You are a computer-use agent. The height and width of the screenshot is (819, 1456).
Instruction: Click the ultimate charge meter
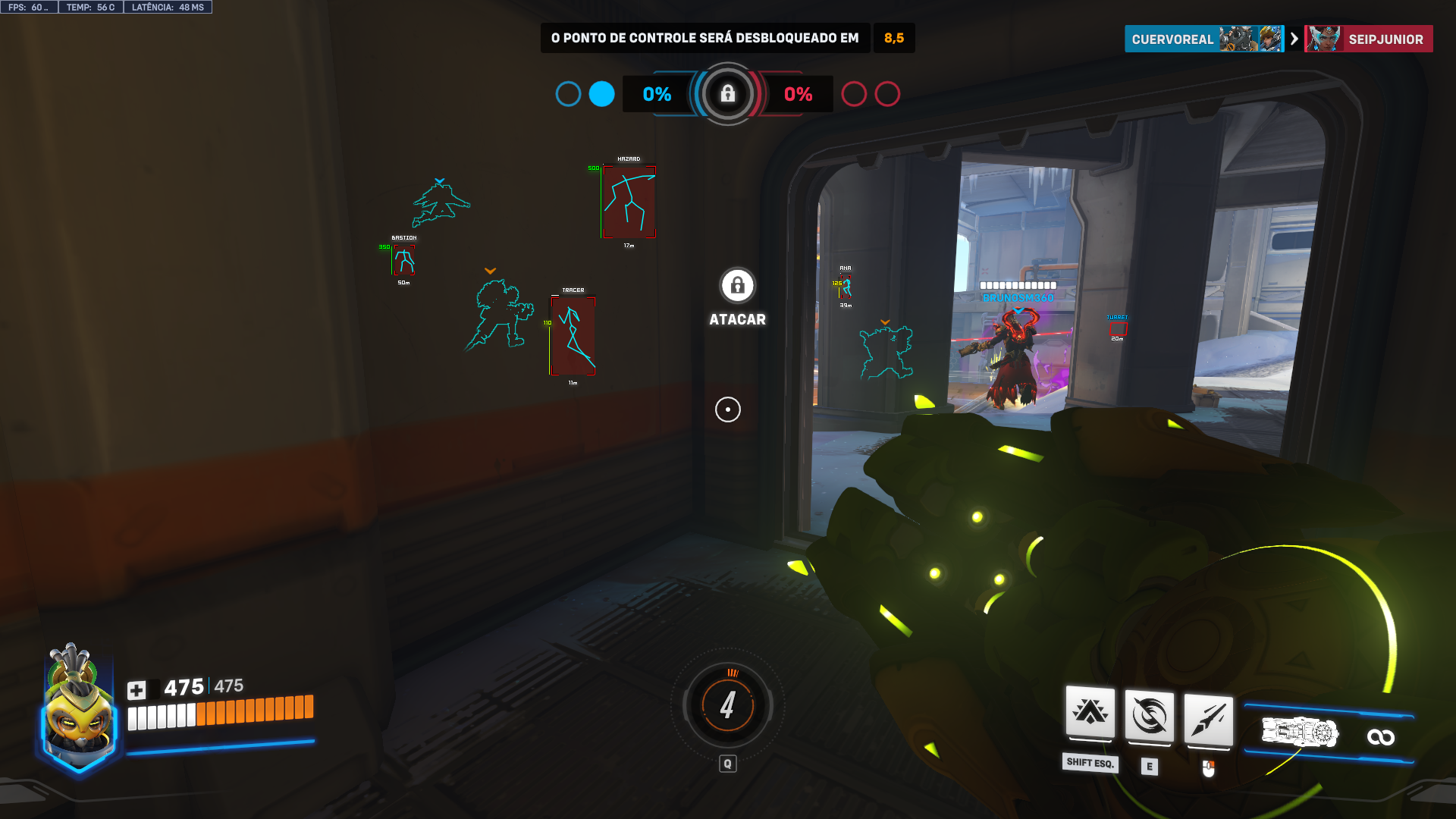tap(727, 705)
